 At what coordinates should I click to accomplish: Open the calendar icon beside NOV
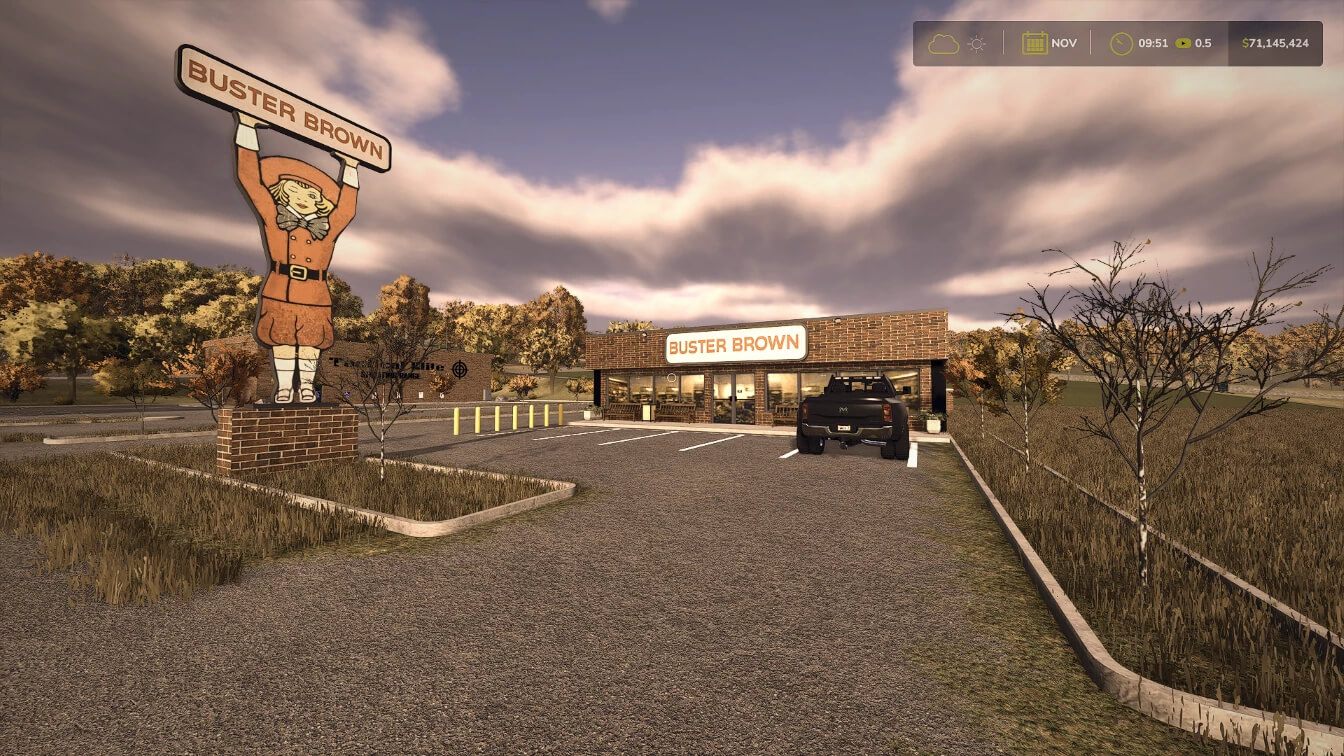(1034, 44)
